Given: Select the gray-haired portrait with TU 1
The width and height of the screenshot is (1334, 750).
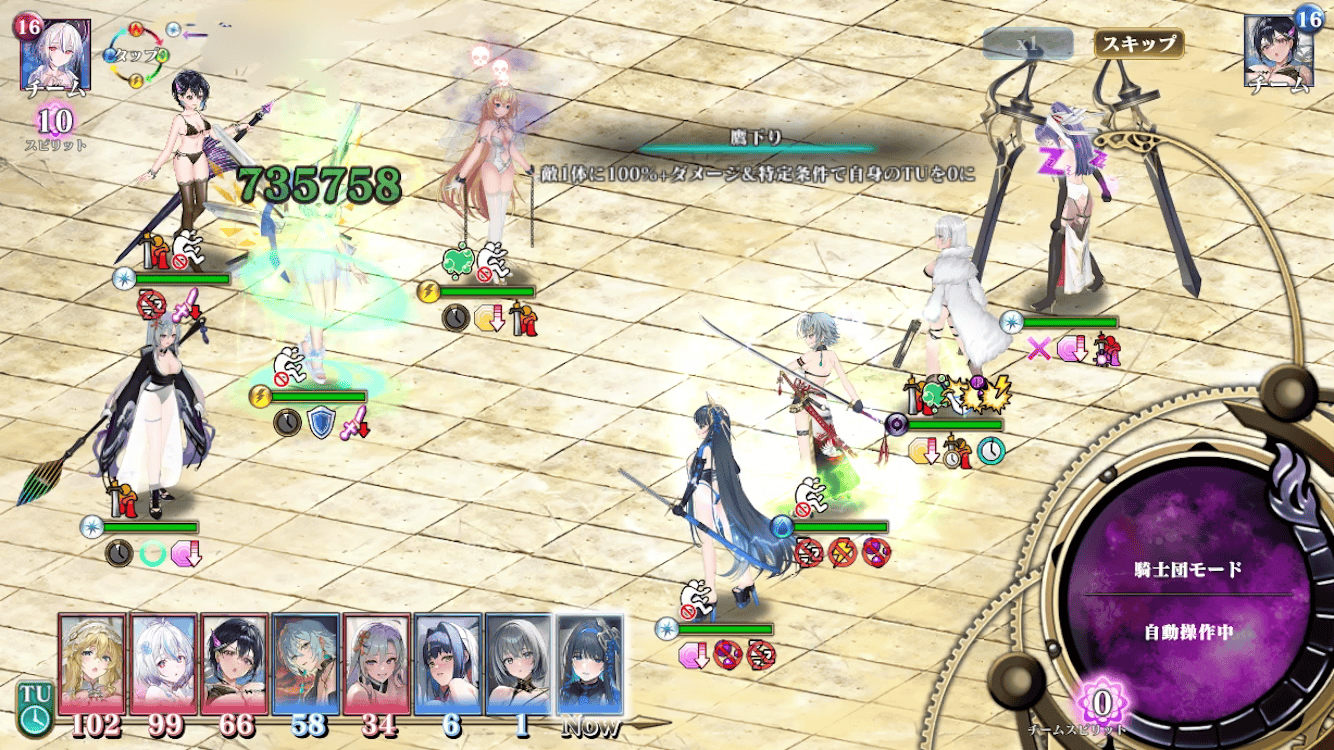Looking at the screenshot, I should (x=519, y=664).
